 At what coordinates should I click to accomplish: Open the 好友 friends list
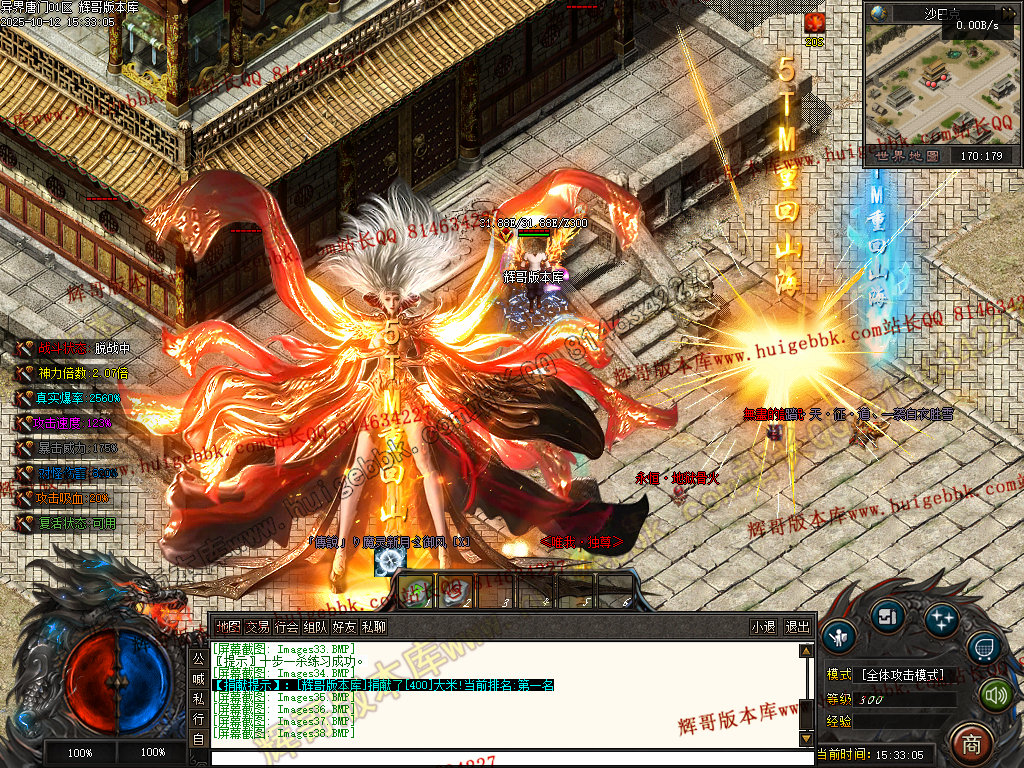click(344, 627)
